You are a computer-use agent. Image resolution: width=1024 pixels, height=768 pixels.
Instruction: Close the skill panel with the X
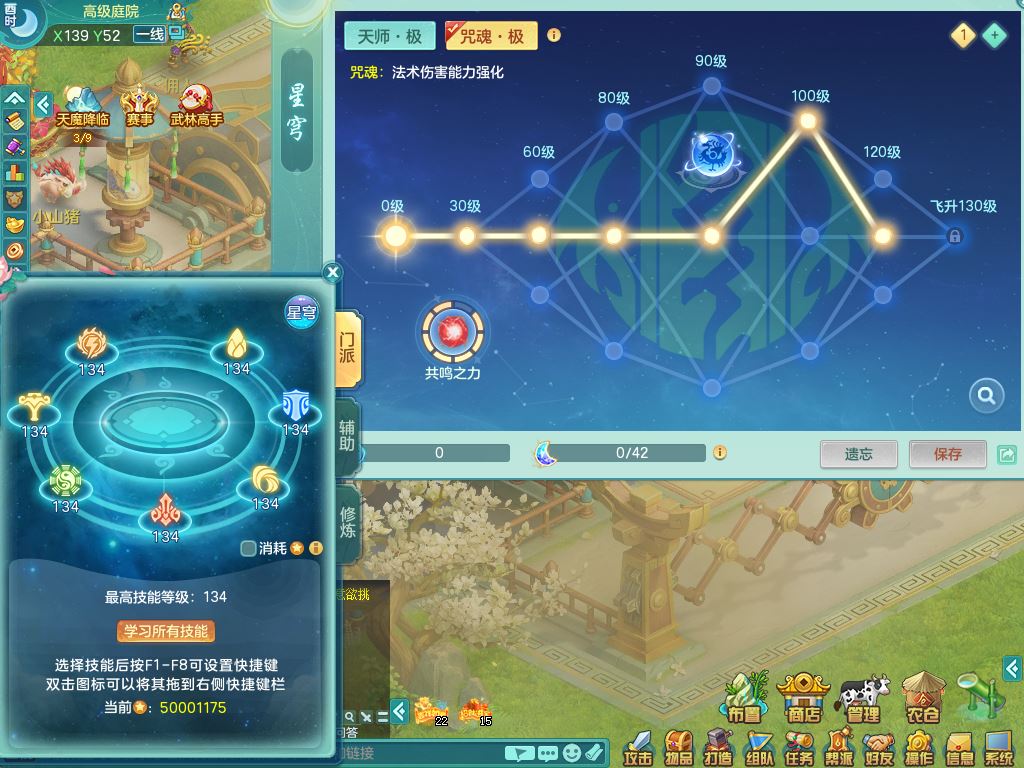tap(333, 272)
